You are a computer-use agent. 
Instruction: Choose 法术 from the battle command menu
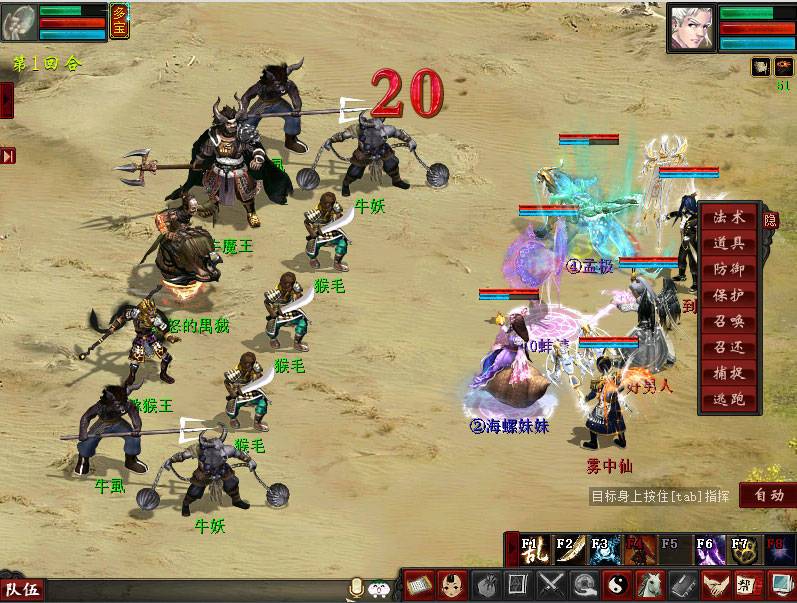pos(728,218)
